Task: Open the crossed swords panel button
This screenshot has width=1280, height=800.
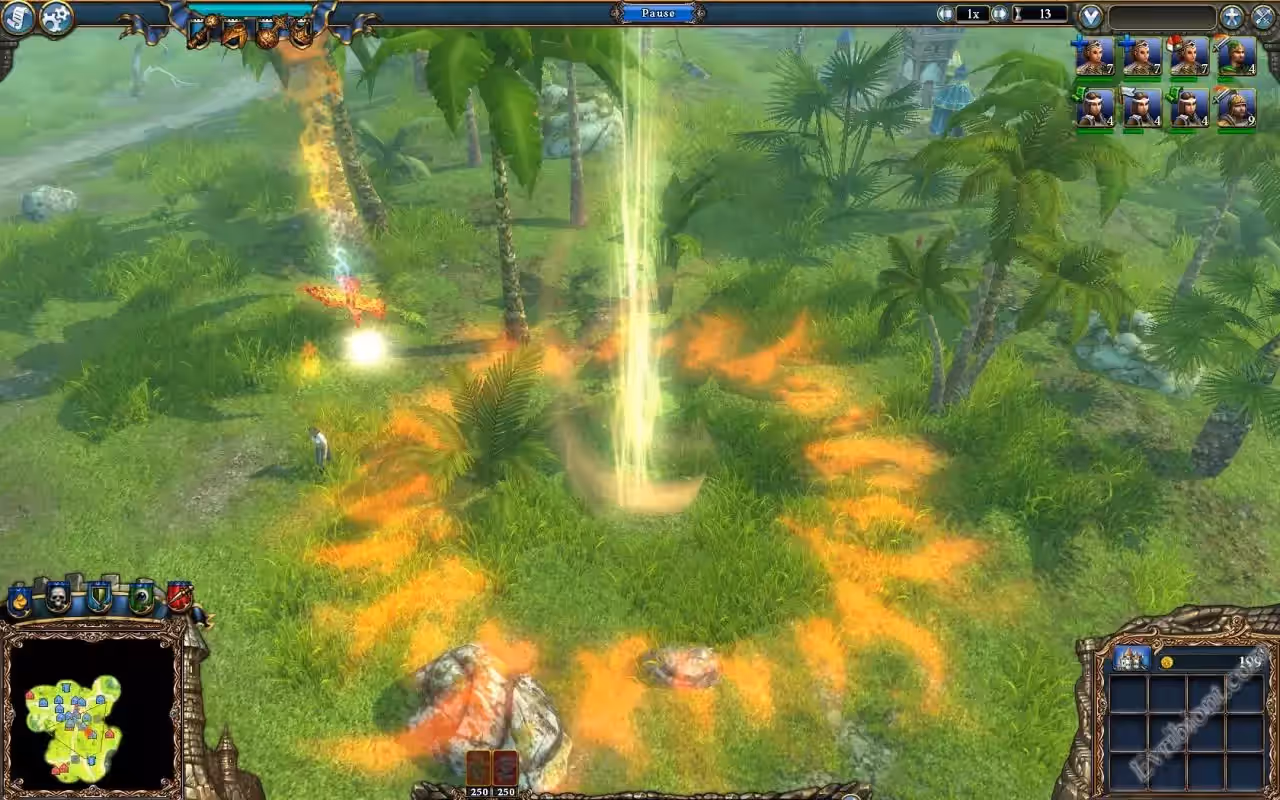Action: tap(1264, 16)
